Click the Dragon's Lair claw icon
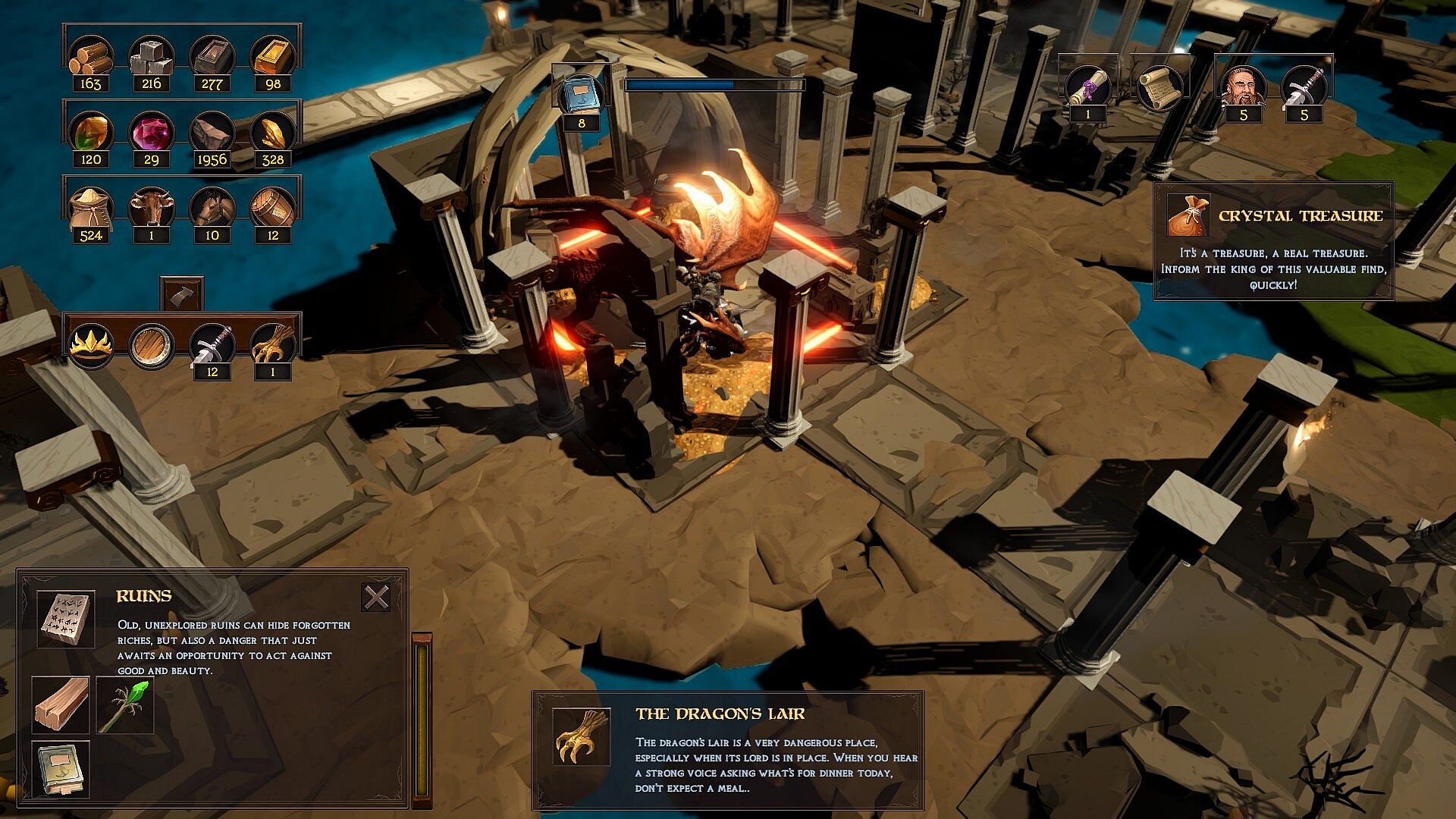The width and height of the screenshot is (1456, 819). point(582,737)
